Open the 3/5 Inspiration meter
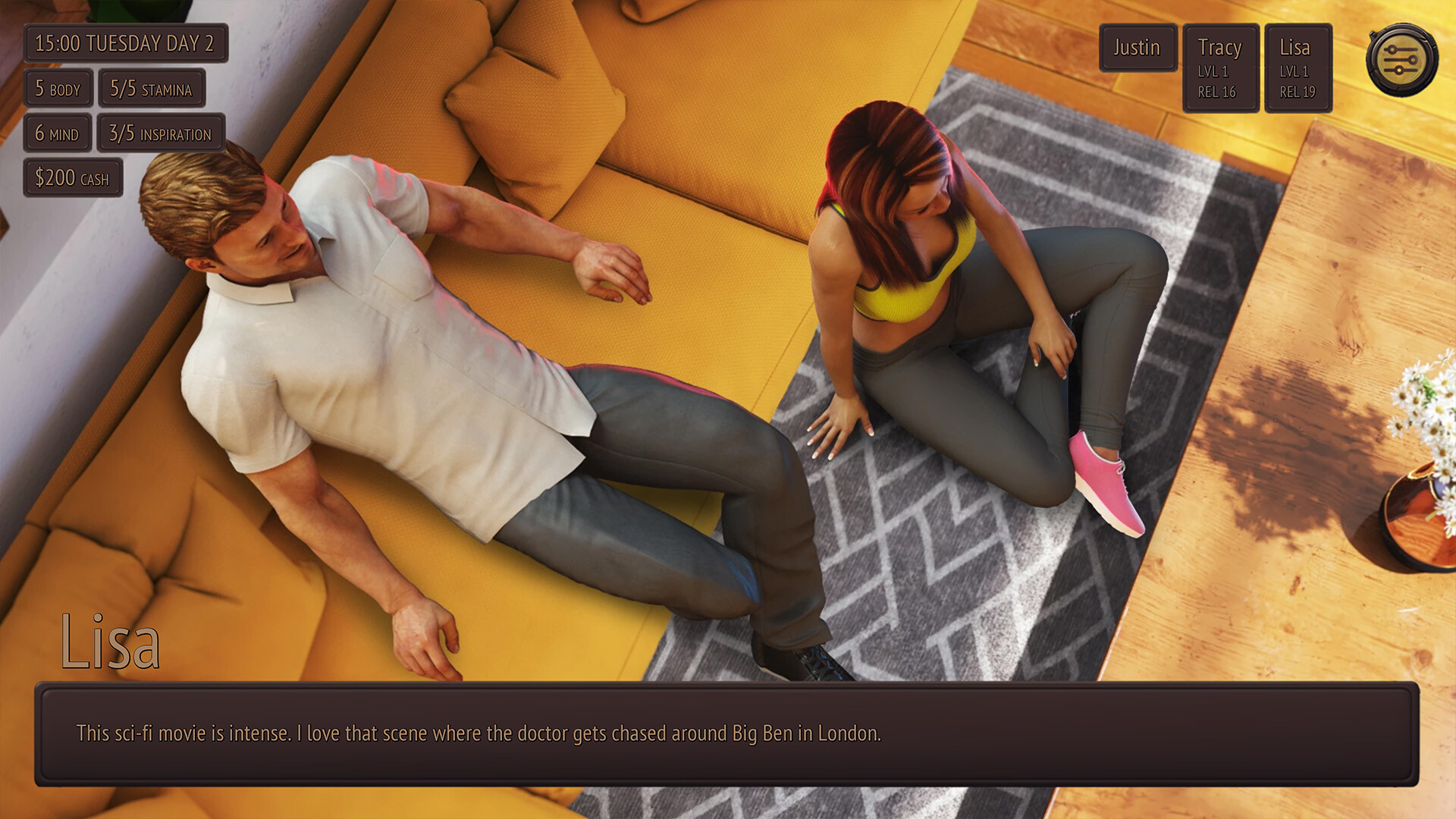 pos(161,133)
